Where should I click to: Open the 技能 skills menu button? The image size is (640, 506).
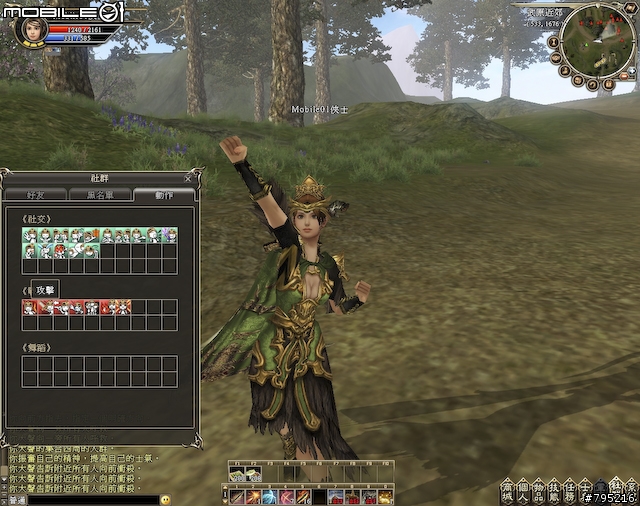554,491
